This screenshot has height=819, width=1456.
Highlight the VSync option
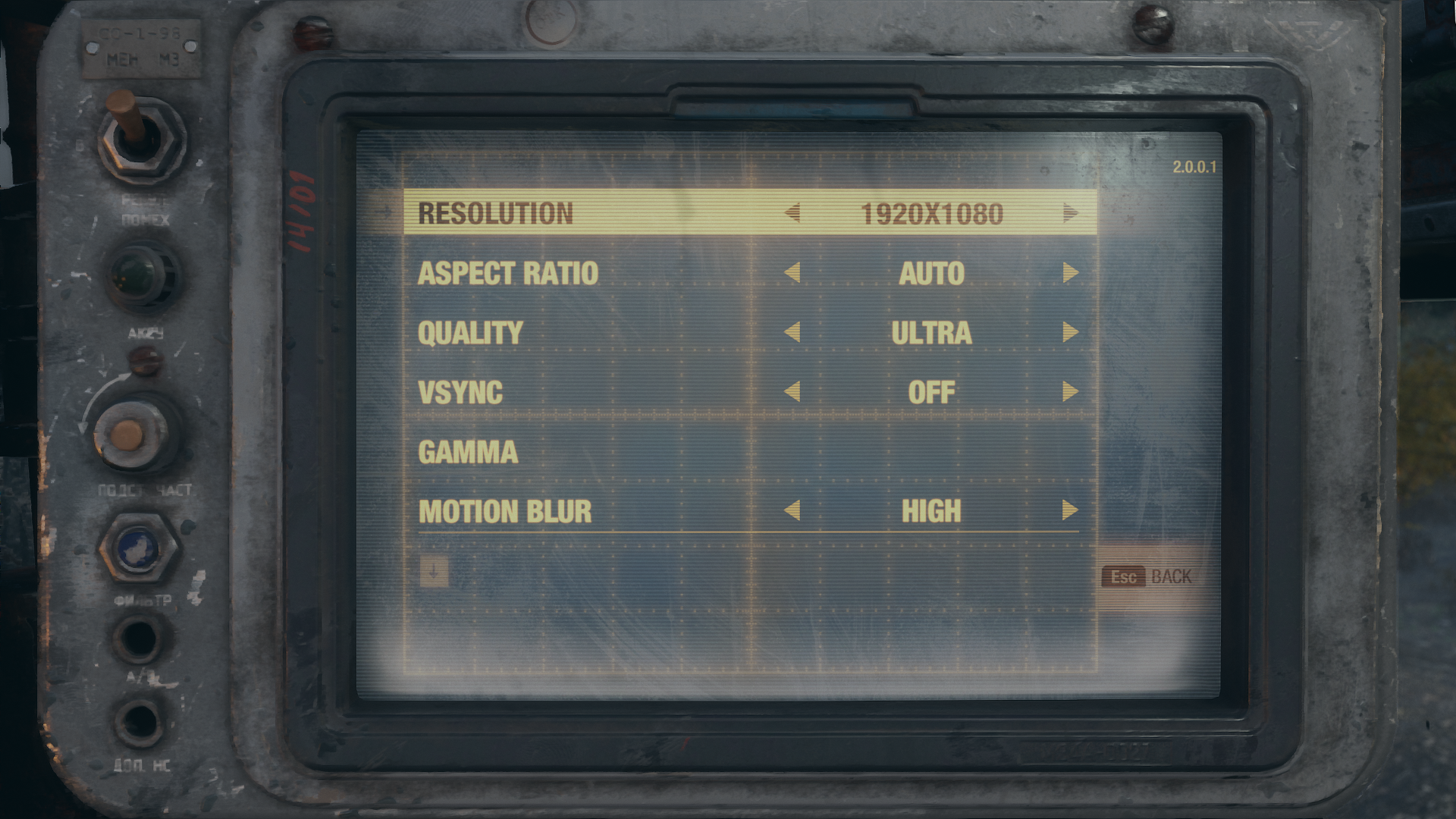pos(460,392)
